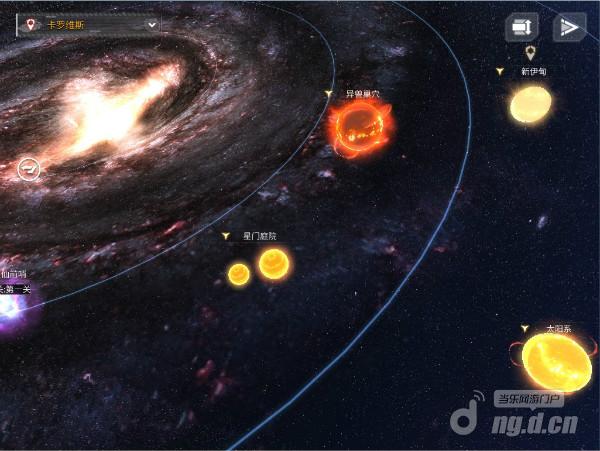
Task: Select the 星门庭院 twin-star system
Action: (258, 267)
